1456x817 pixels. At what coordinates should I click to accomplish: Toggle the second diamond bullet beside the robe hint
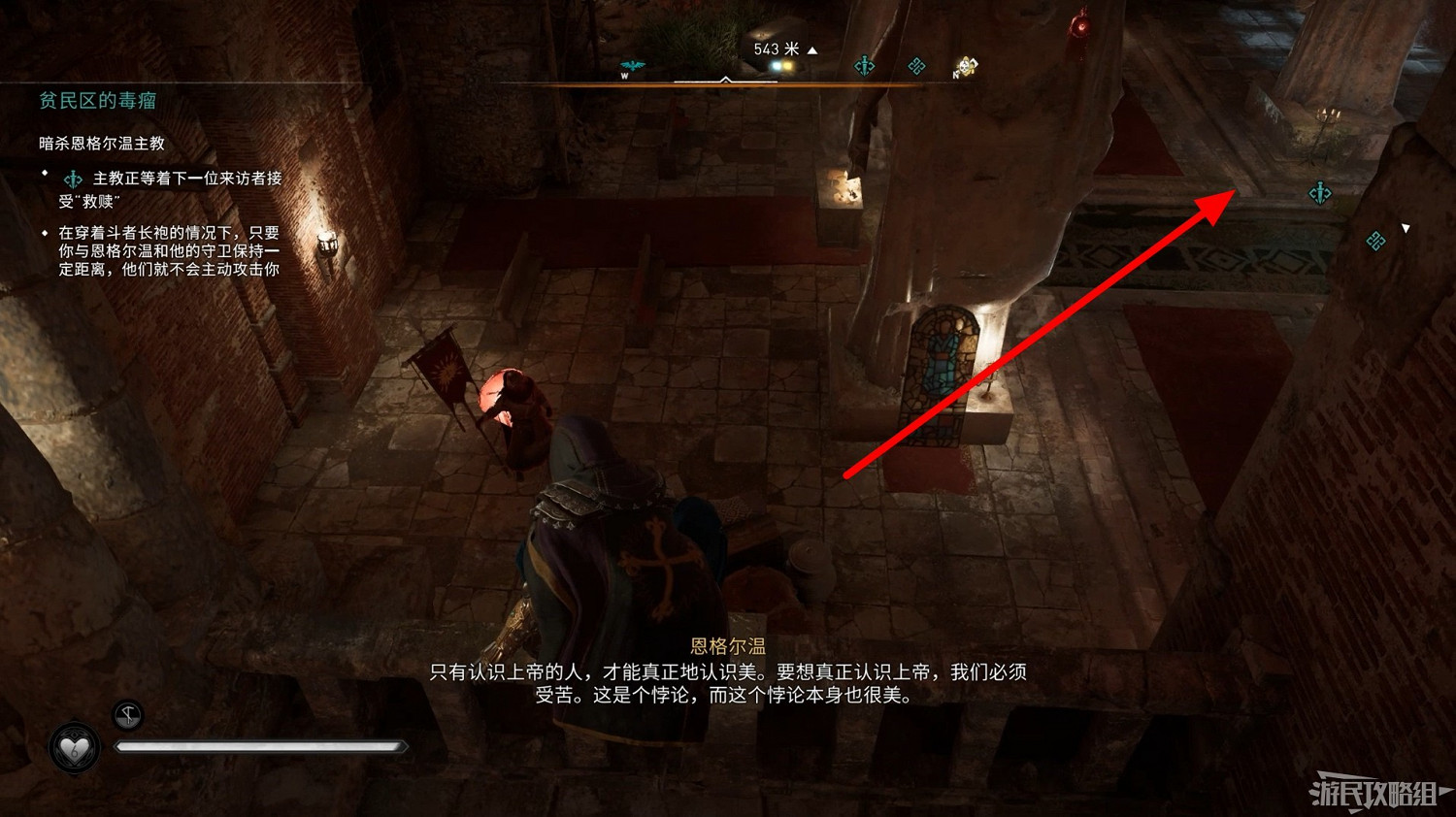(x=43, y=231)
